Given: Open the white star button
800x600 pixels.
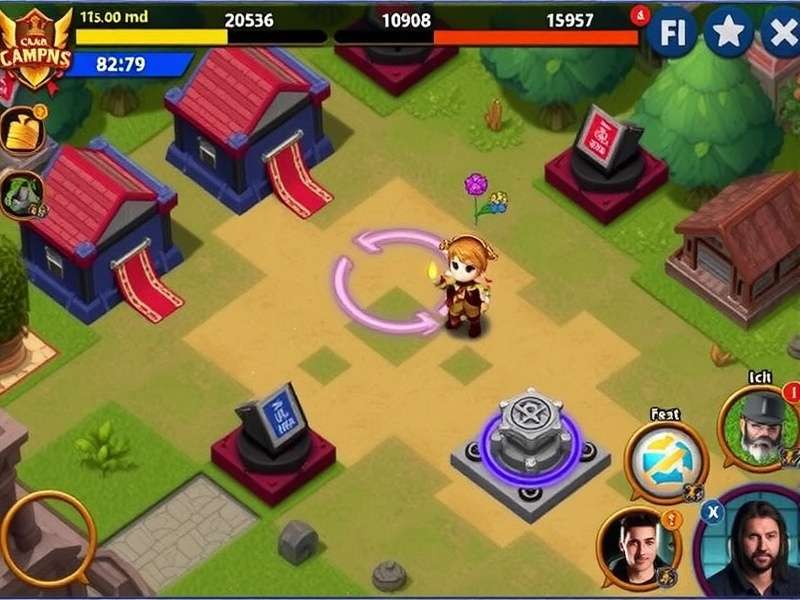Looking at the screenshot, I should pos(728,33).
